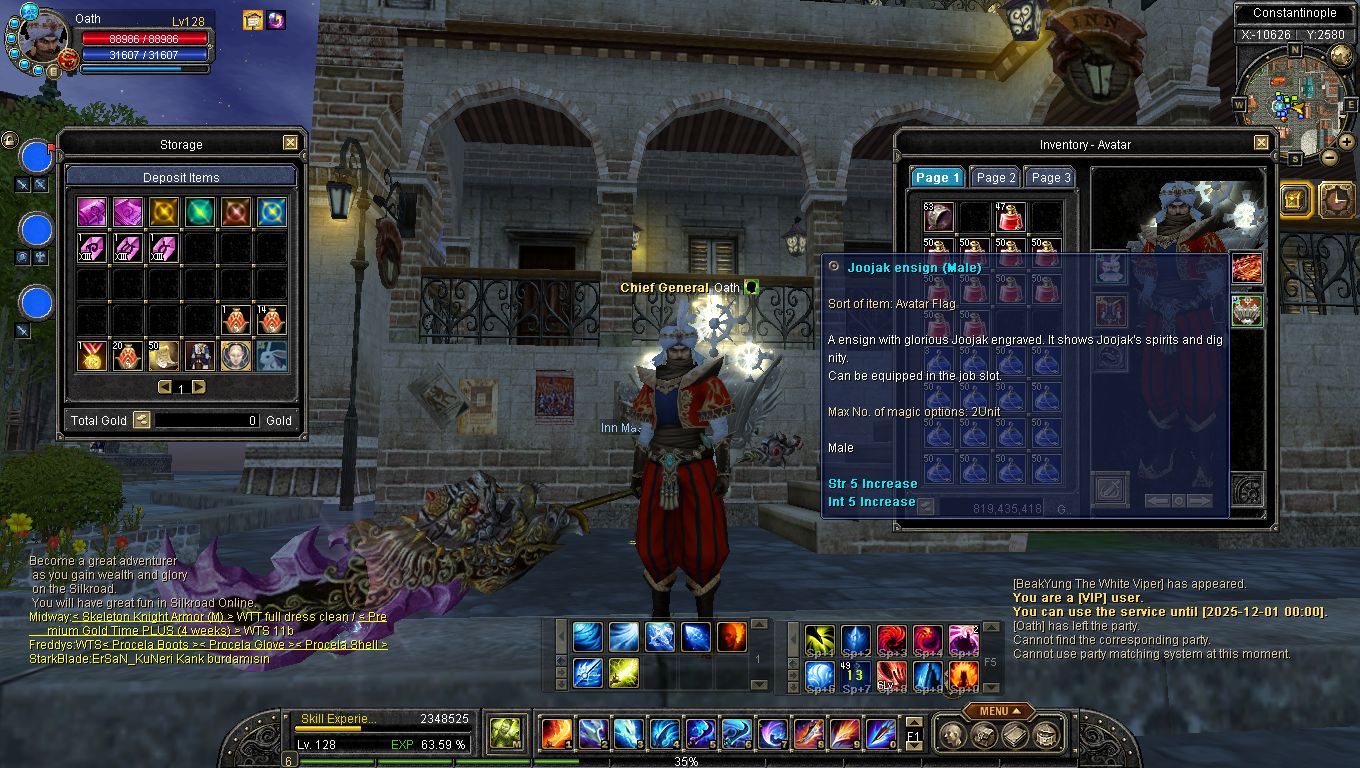Switch to inventory Page 2
This screenshot has height=768, width=1360.
click(995, 177)
